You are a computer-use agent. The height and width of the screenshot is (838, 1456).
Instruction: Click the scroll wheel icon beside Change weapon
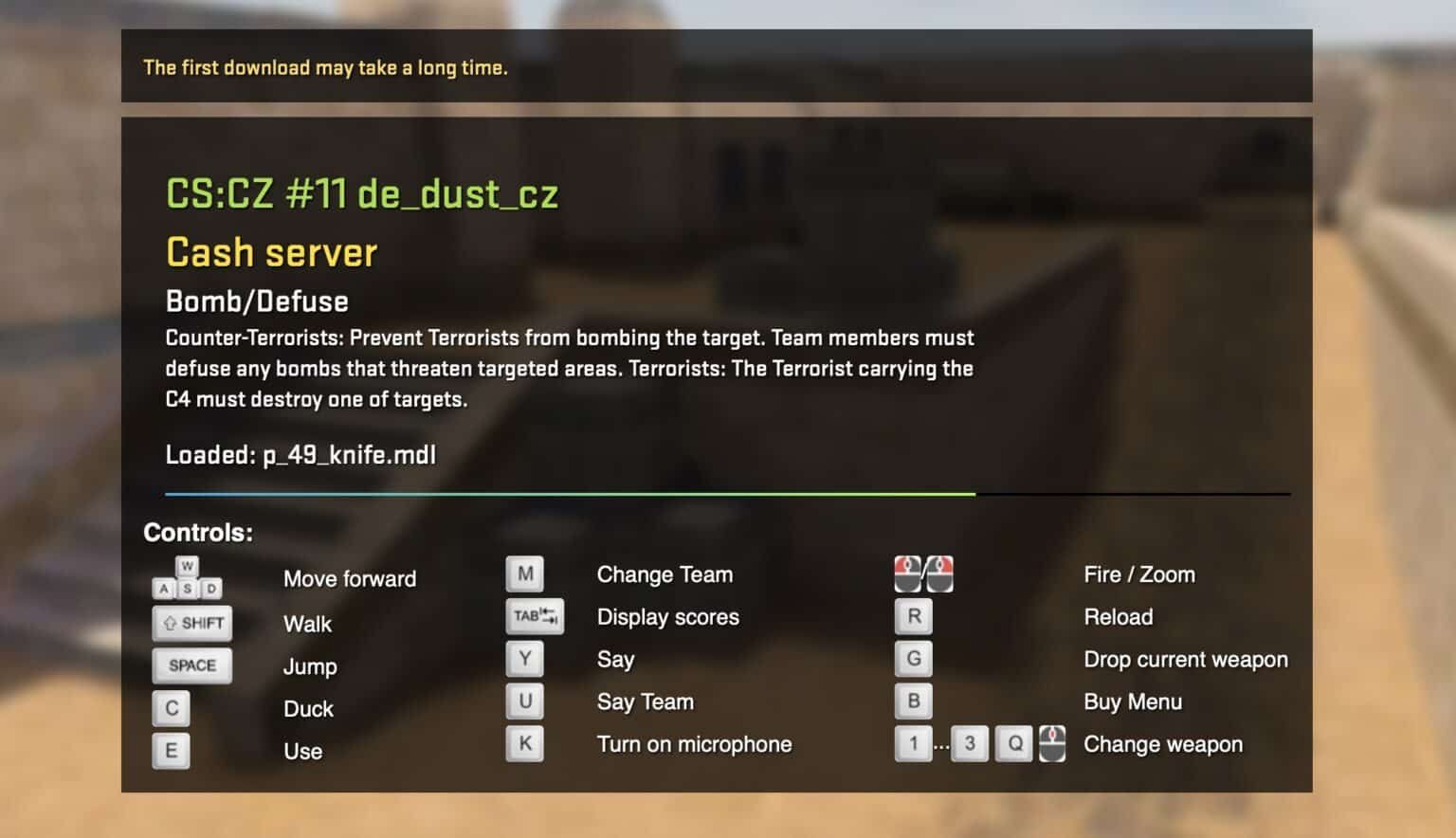[1052, 743]
